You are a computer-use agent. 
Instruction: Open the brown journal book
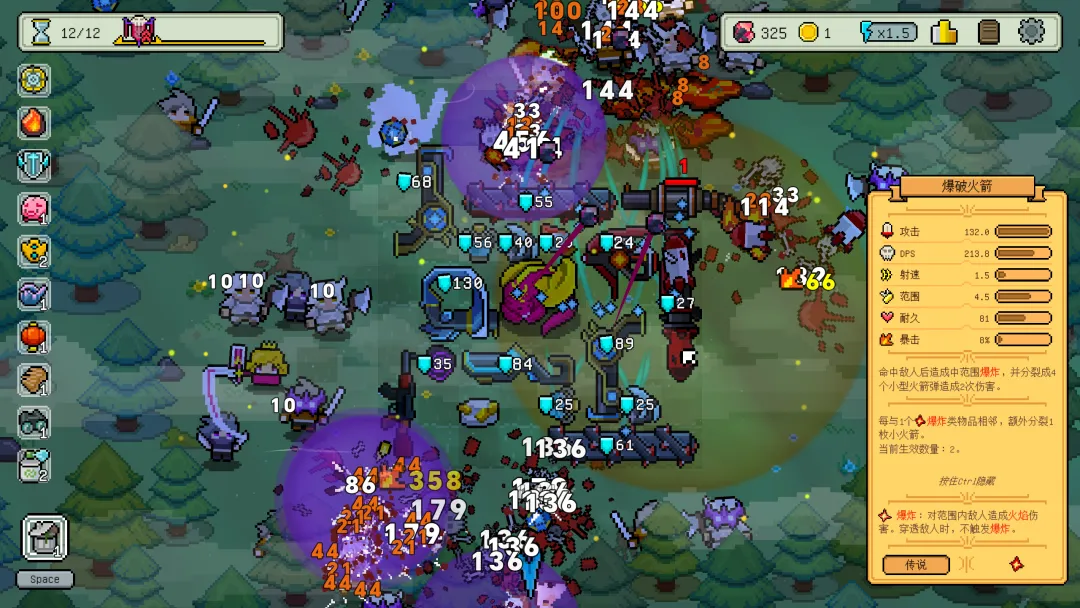988,32
